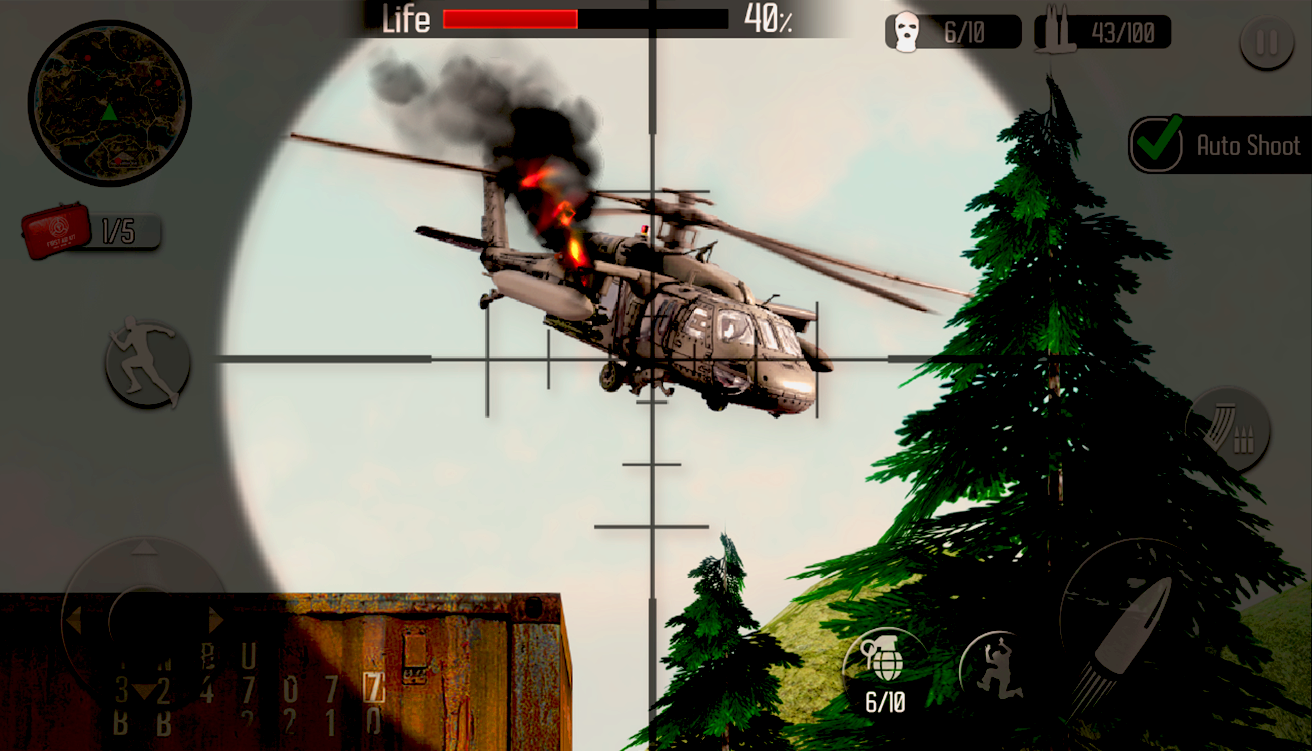Toggle the green Auto Shoot checkmark

click(1155, 145)
